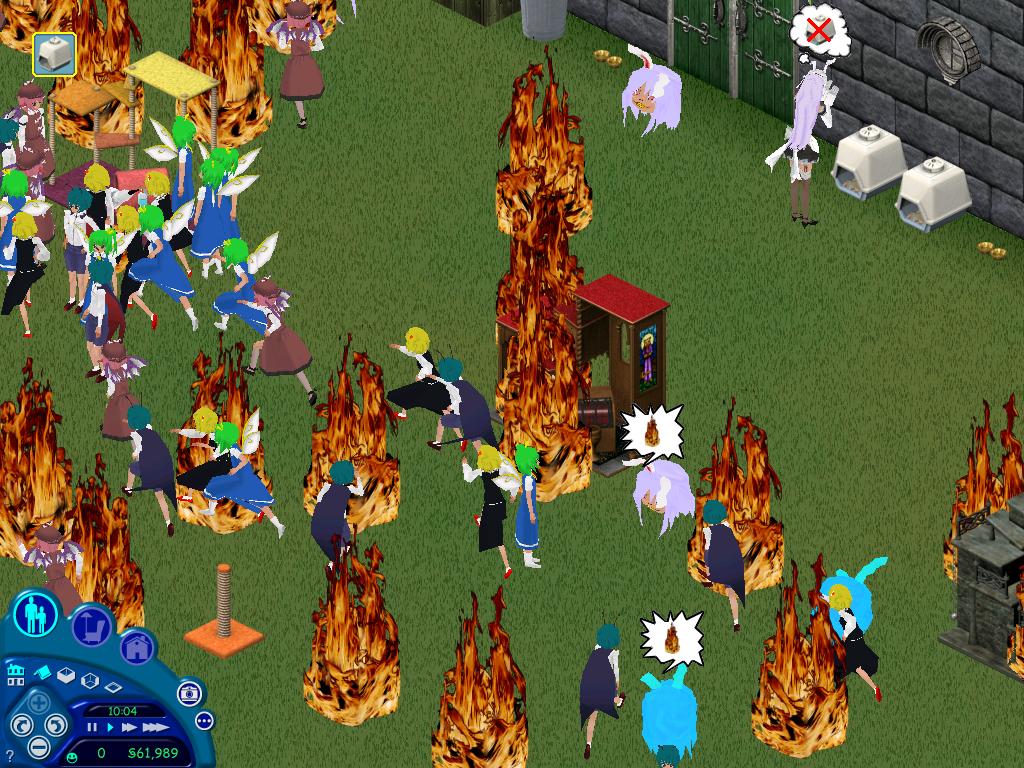Choose the cutaway walls view
This screenshot has height=768, width=1024.
coord(89,682)
